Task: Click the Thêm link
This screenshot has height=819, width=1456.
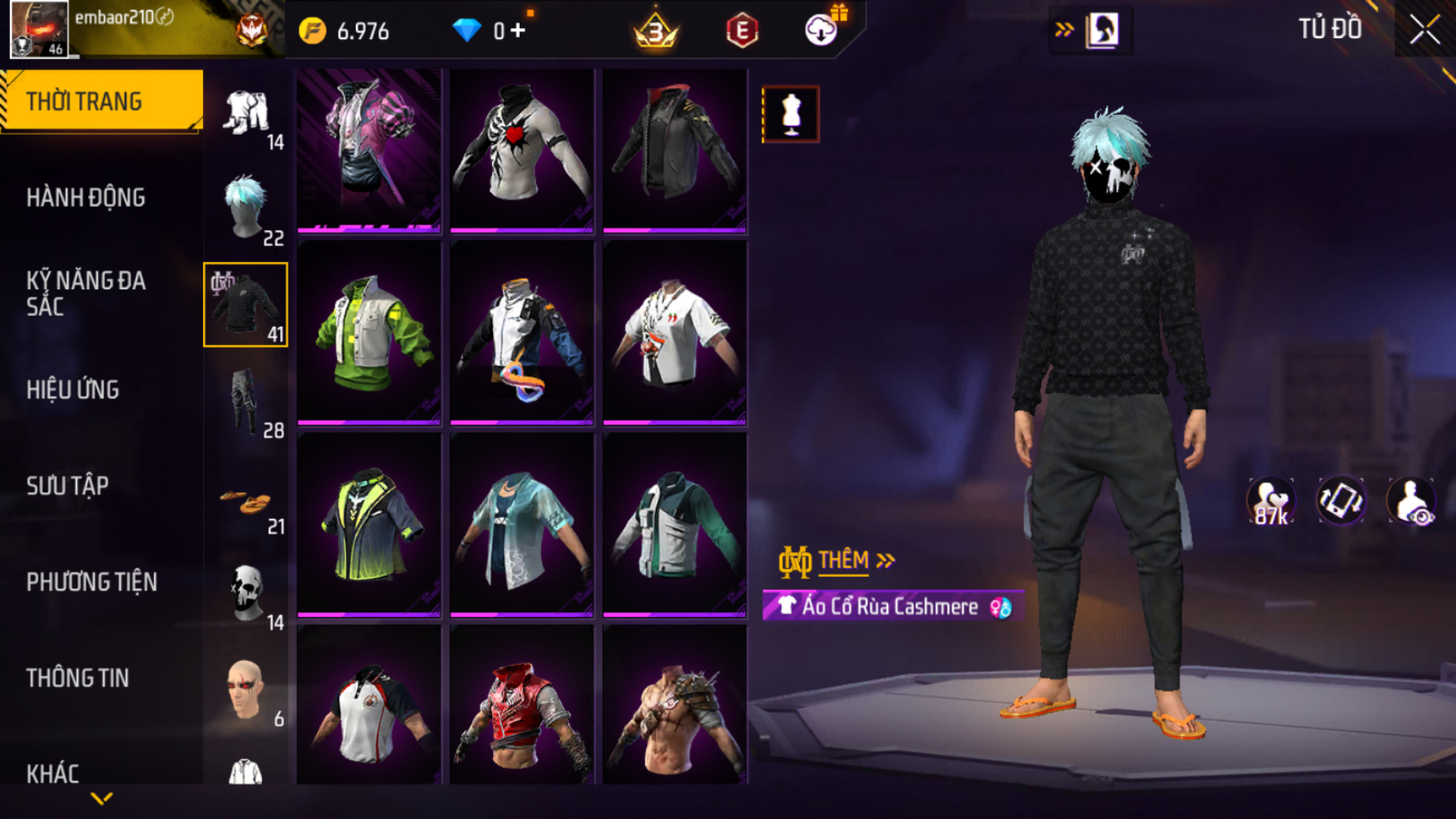Action: pos(842,561)
